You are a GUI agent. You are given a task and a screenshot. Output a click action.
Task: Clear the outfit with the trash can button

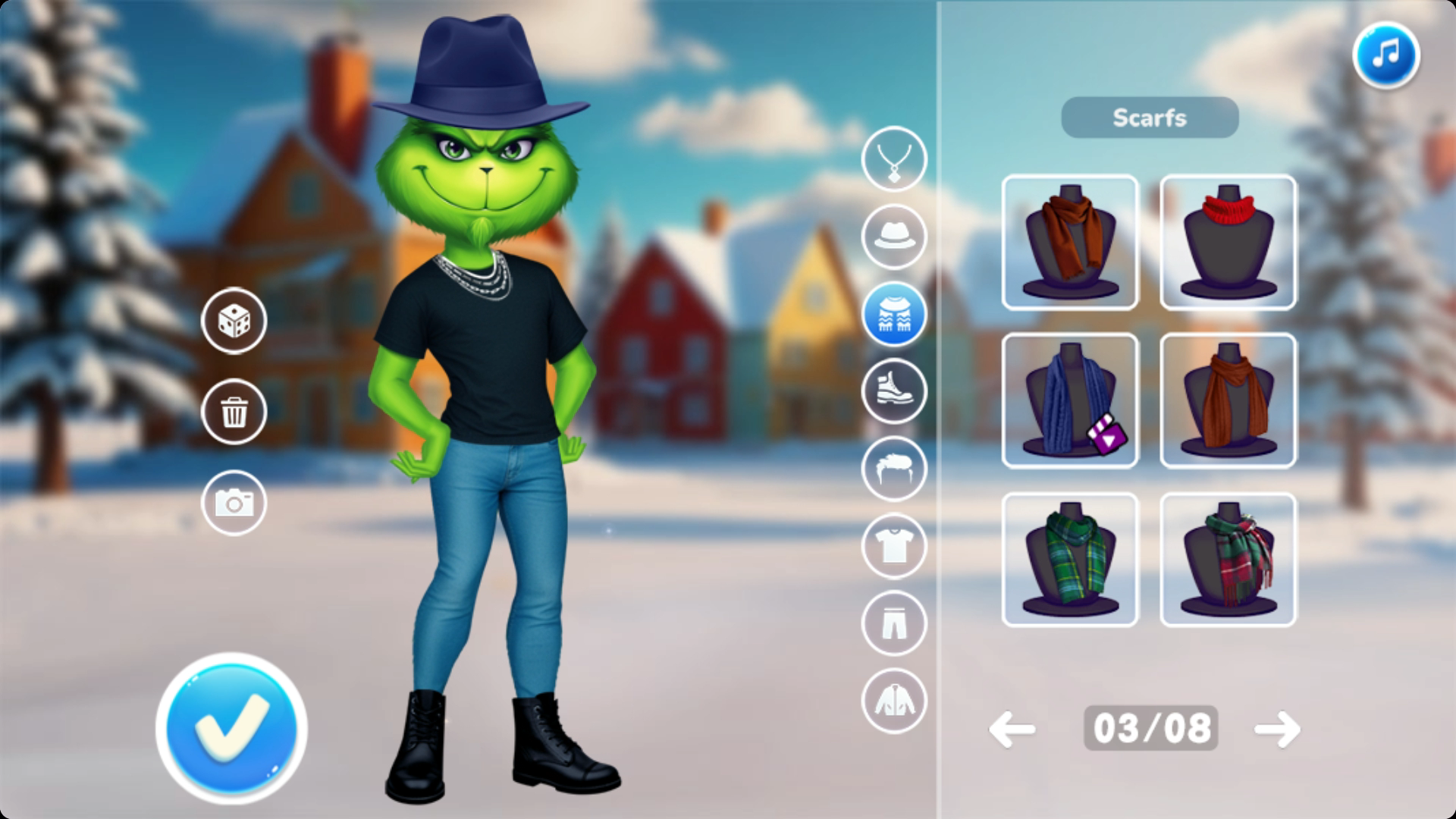234,412
